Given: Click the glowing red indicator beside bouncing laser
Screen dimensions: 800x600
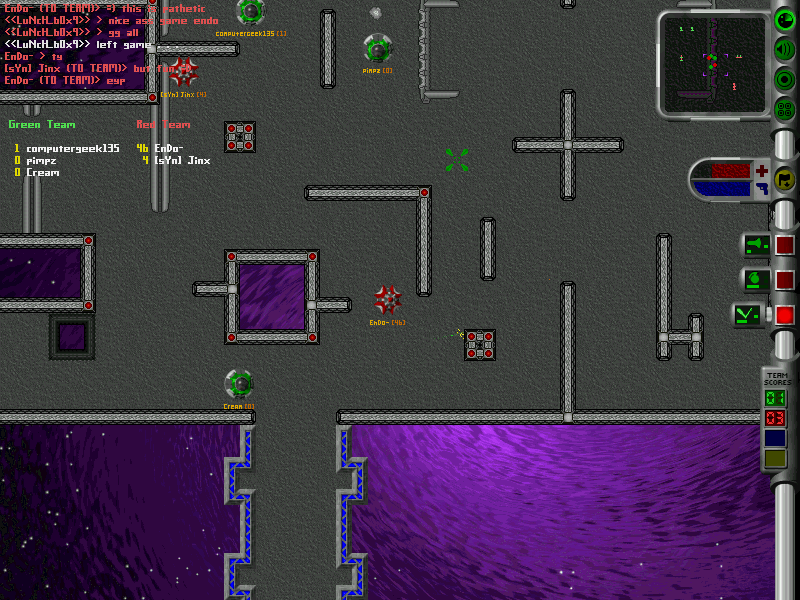Looking at the screenshot, I should click(785, 315).
